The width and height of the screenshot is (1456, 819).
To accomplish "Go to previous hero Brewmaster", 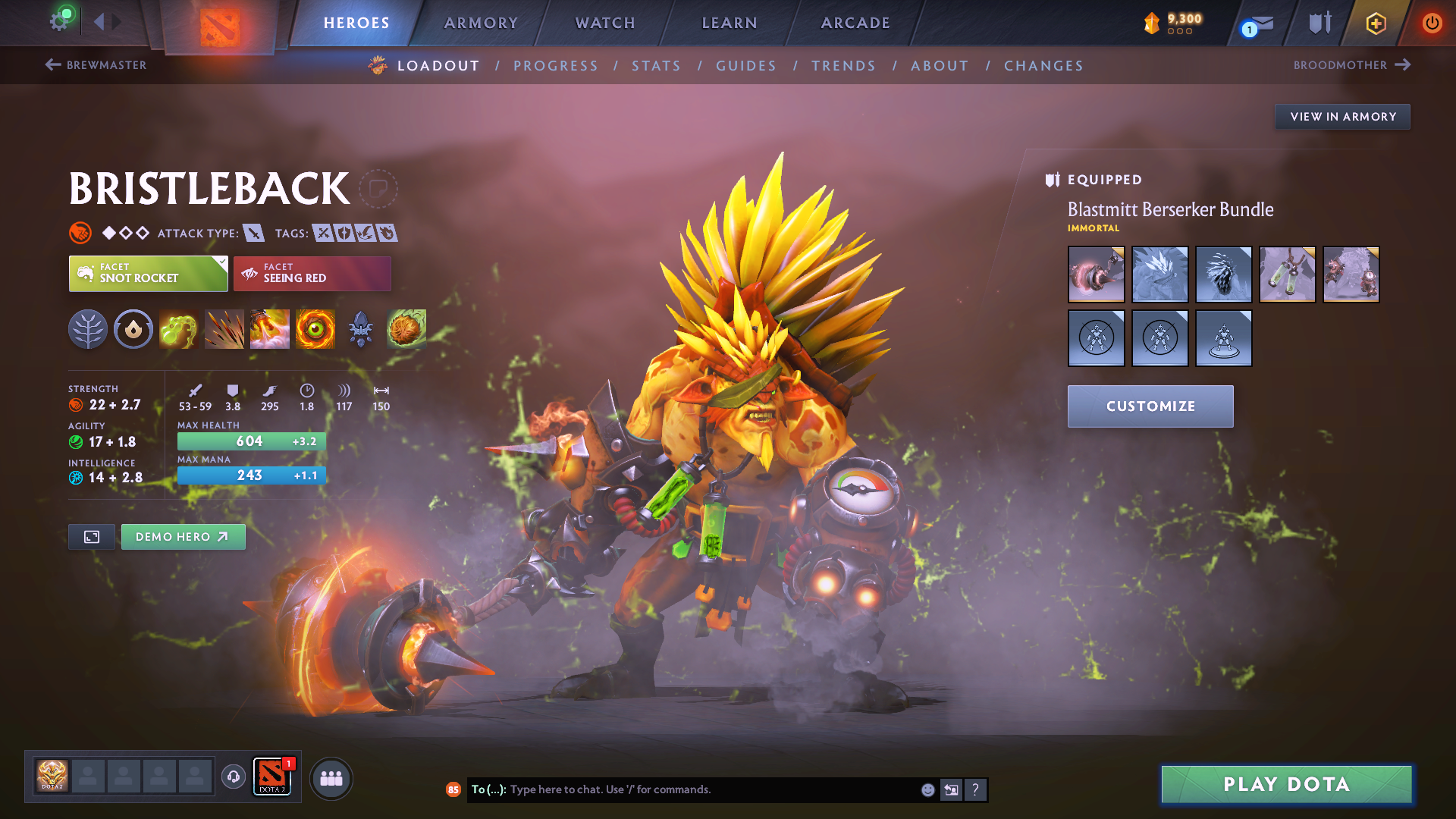I will pyautogui.click(x=96, y=65).
